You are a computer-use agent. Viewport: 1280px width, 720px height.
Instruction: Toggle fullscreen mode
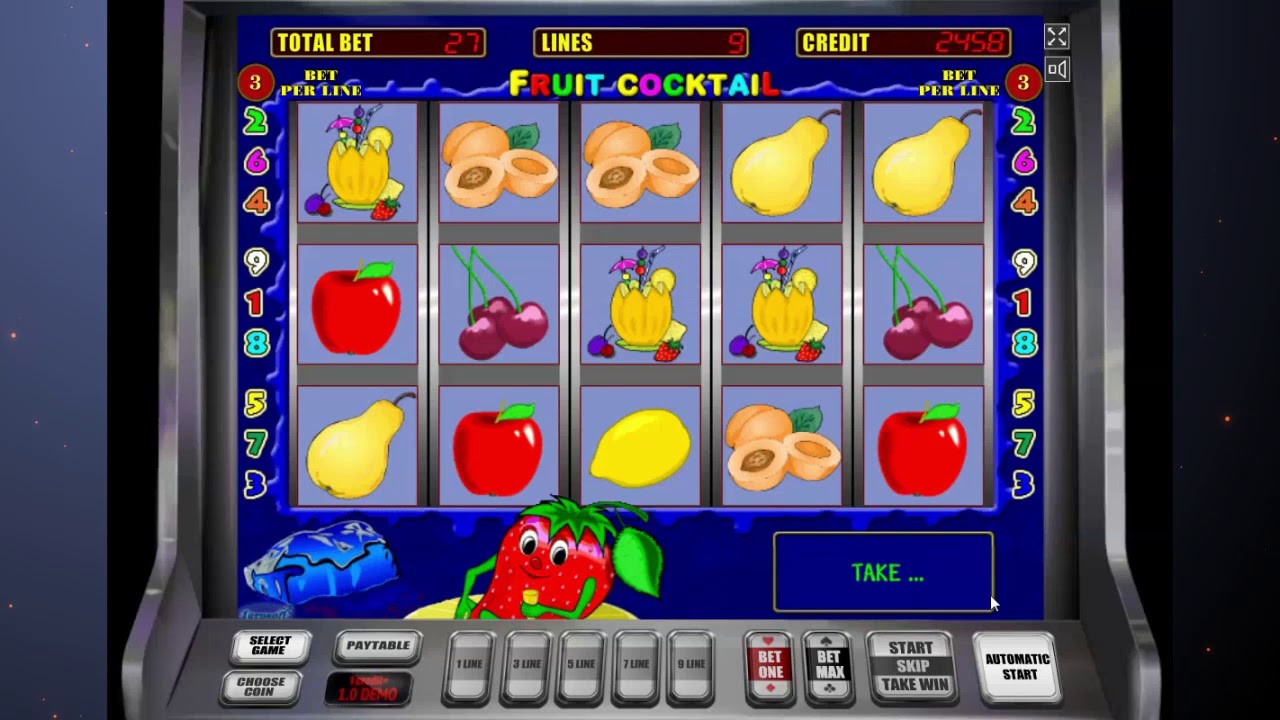(1057, 37)
